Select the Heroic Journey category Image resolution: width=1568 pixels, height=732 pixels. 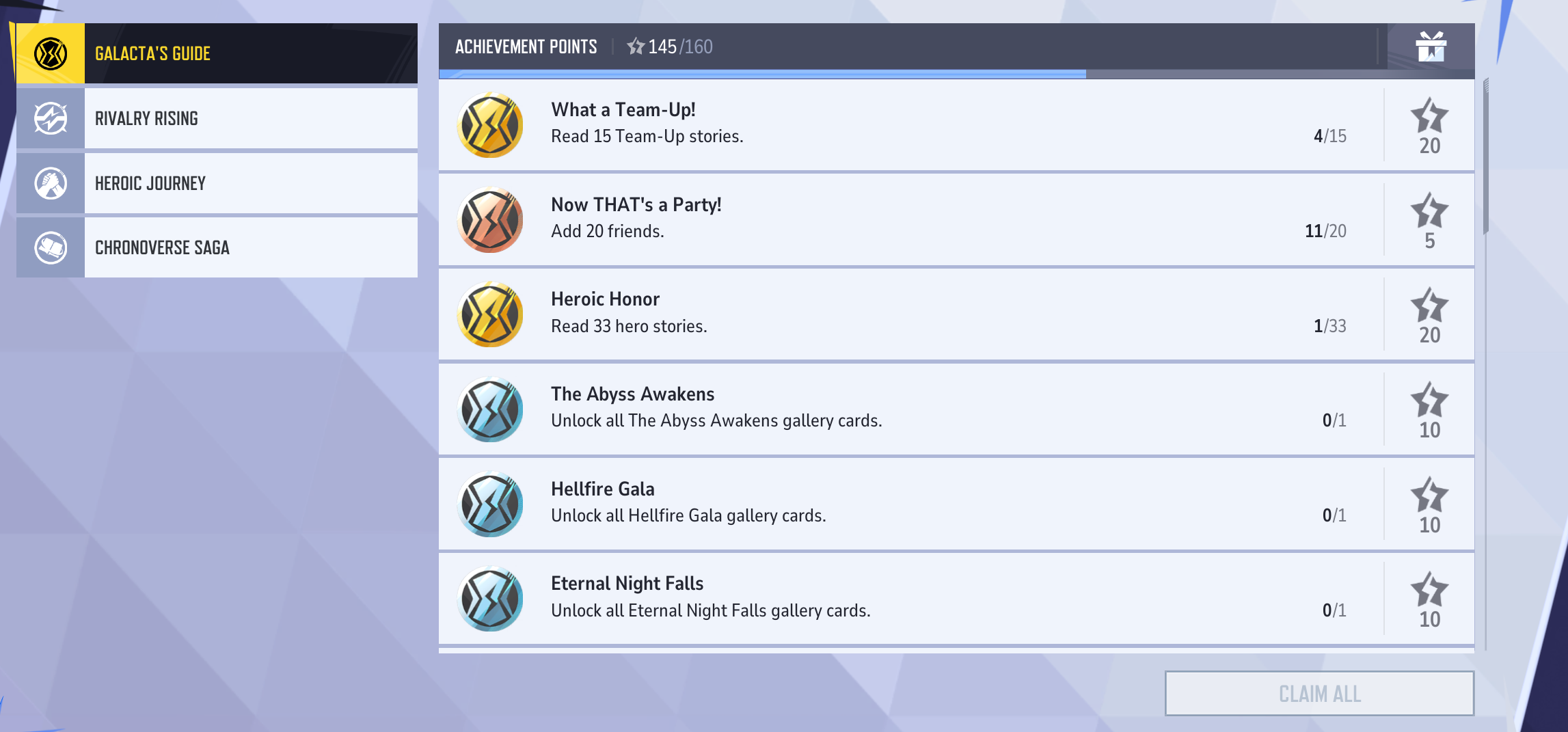[249, 182]
